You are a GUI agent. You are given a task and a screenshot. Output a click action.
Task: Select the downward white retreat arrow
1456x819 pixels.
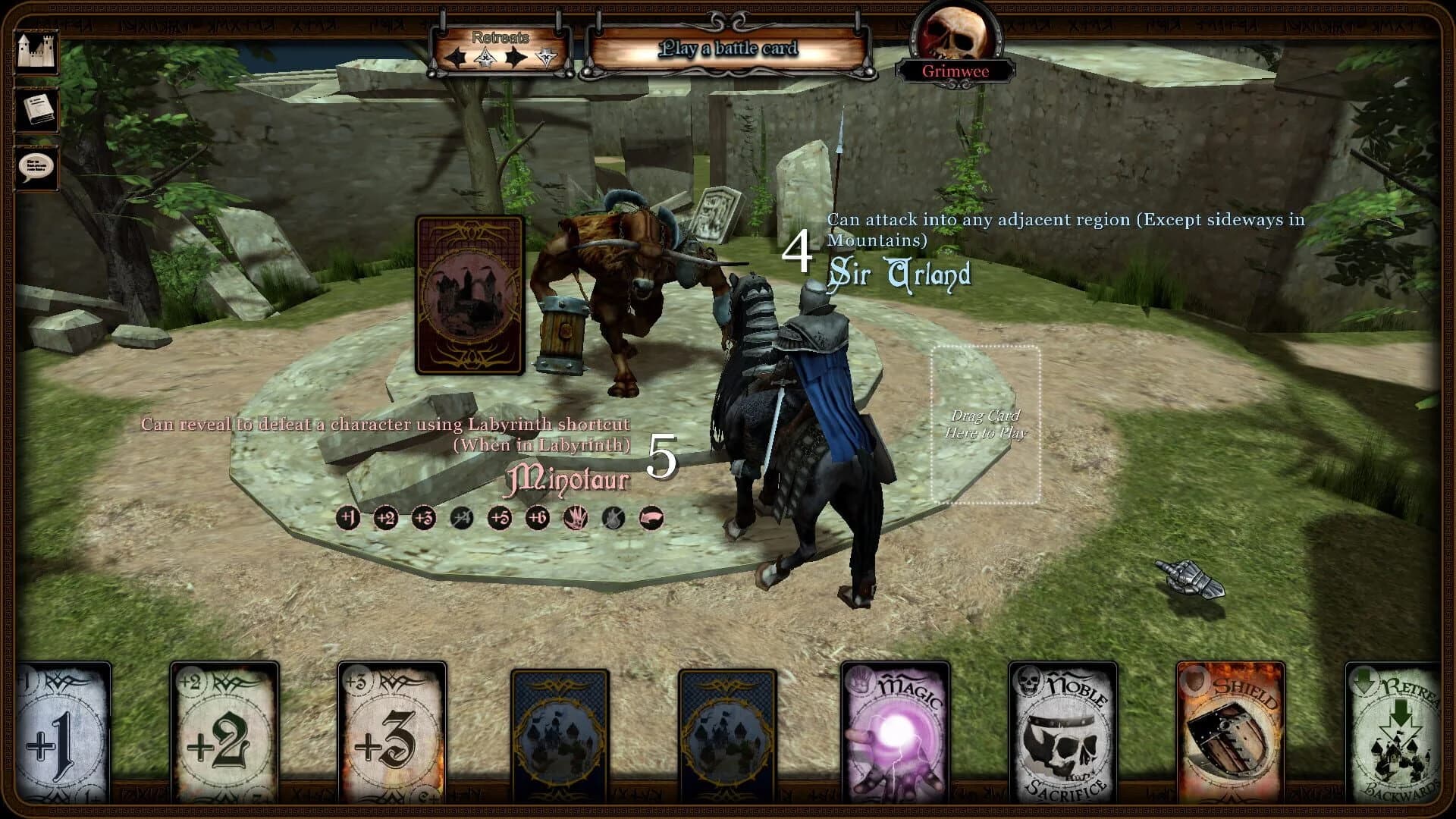click(x=545, y=57)
